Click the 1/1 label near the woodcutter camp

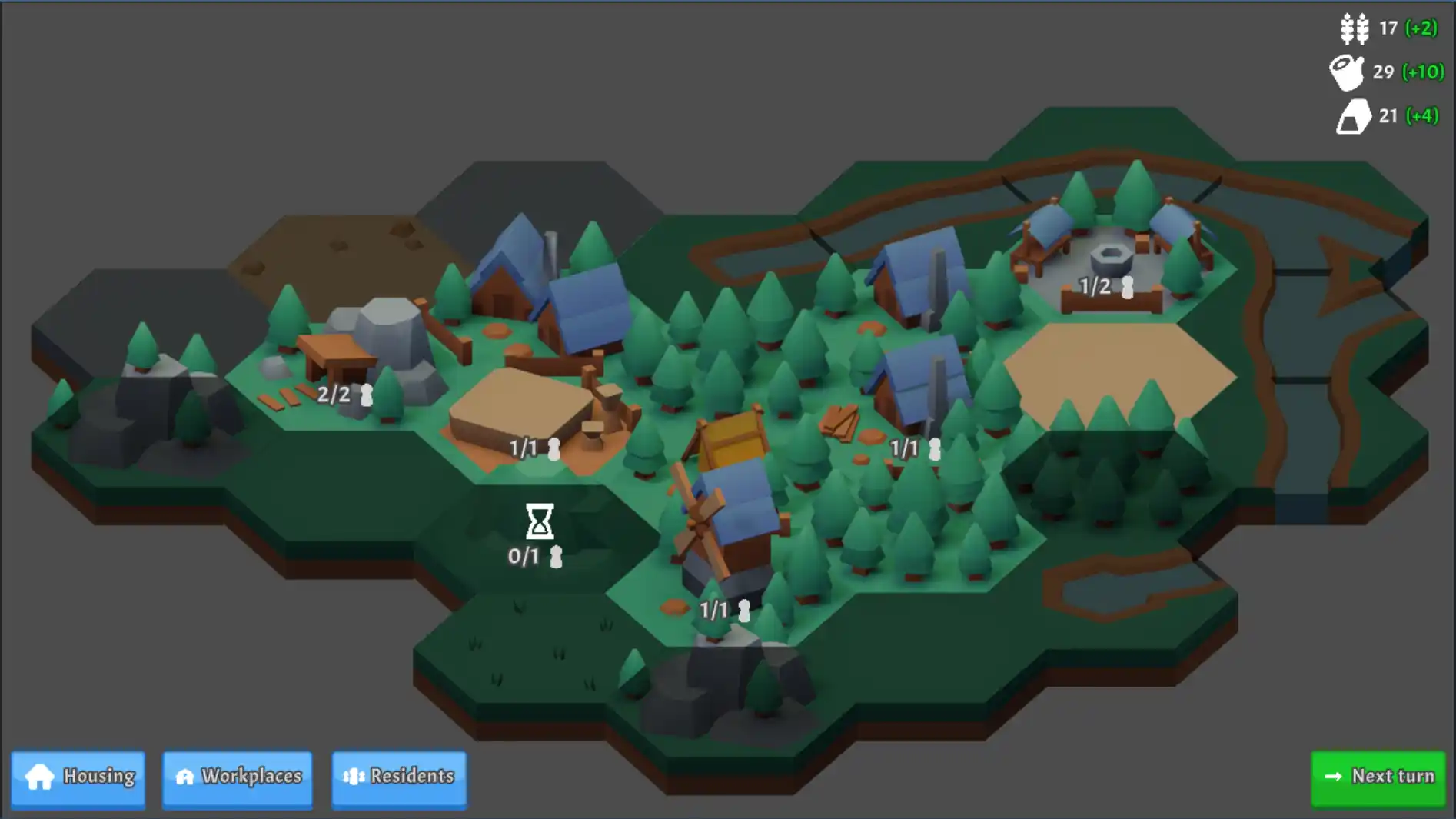pos(905,448)
